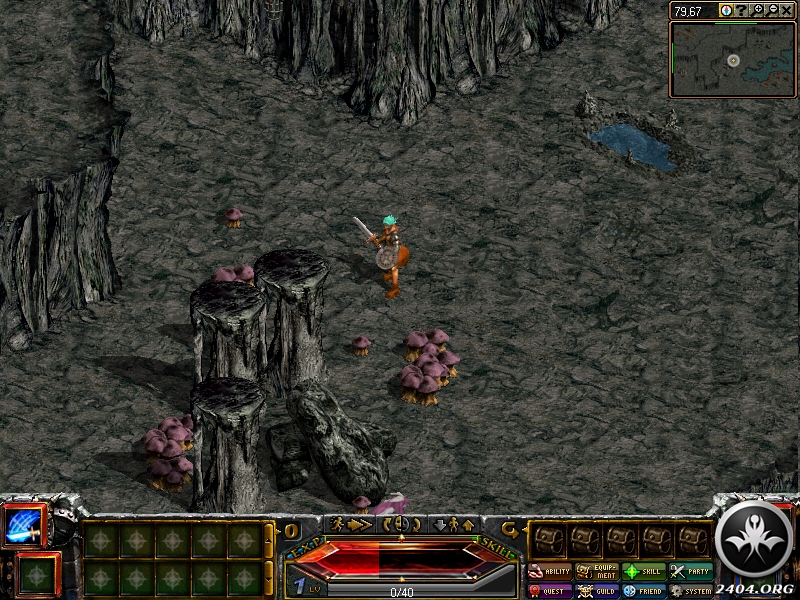Screen dimensions: 800x600
Task: Zoom in on the minimap
Action: point(758,10)
